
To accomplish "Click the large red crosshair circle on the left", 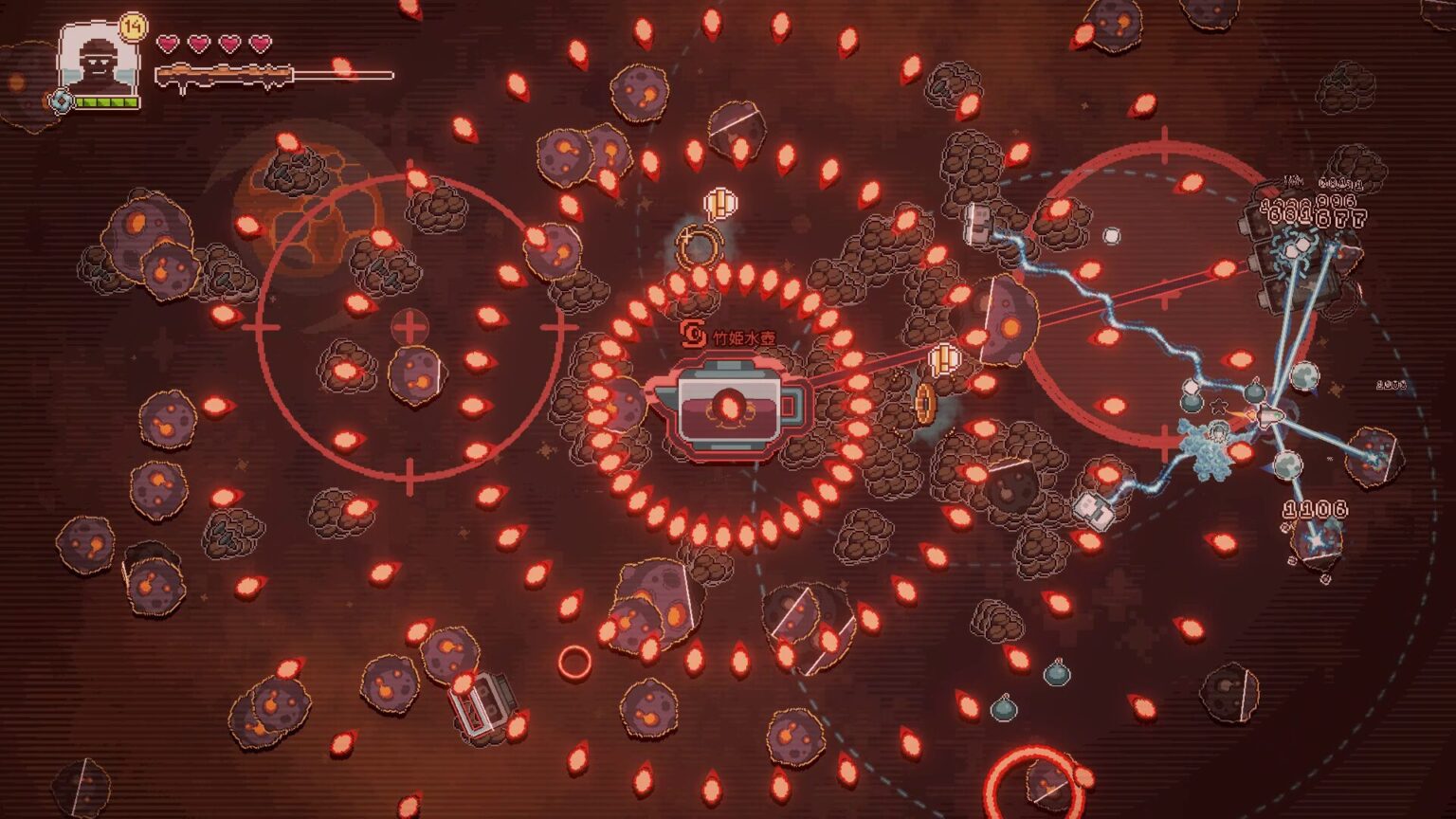I will [408, 327].
